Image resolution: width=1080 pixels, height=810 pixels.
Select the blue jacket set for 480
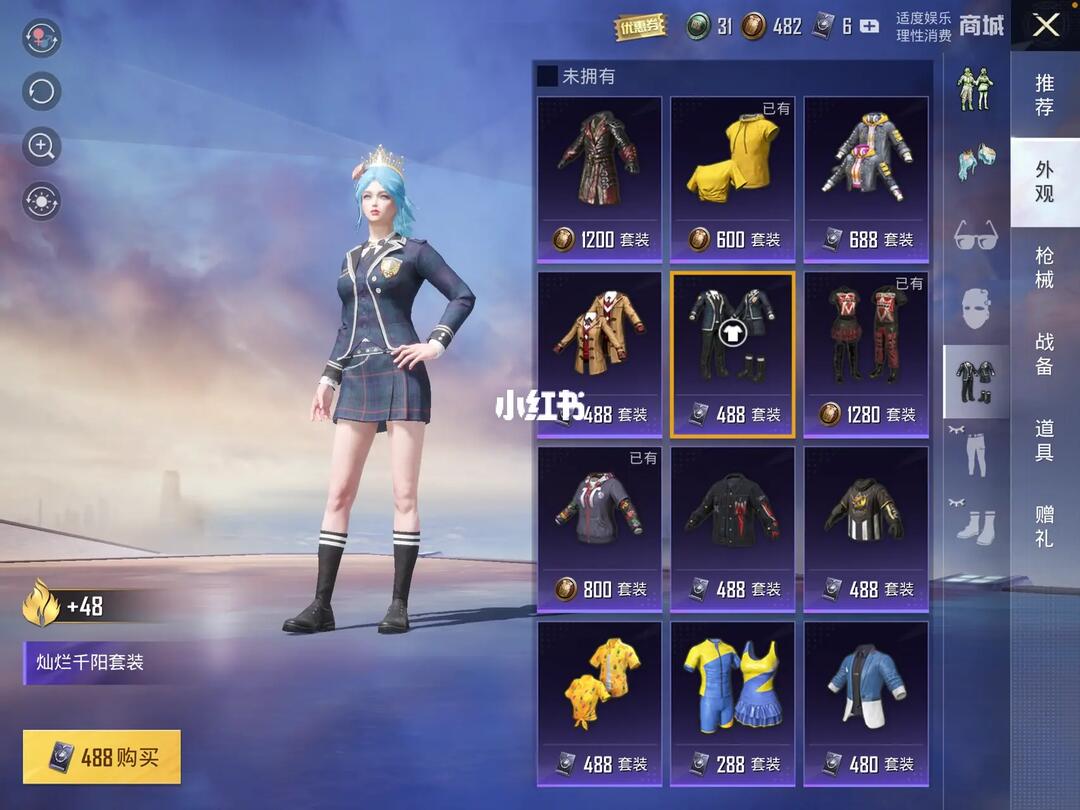pos(866,704)
